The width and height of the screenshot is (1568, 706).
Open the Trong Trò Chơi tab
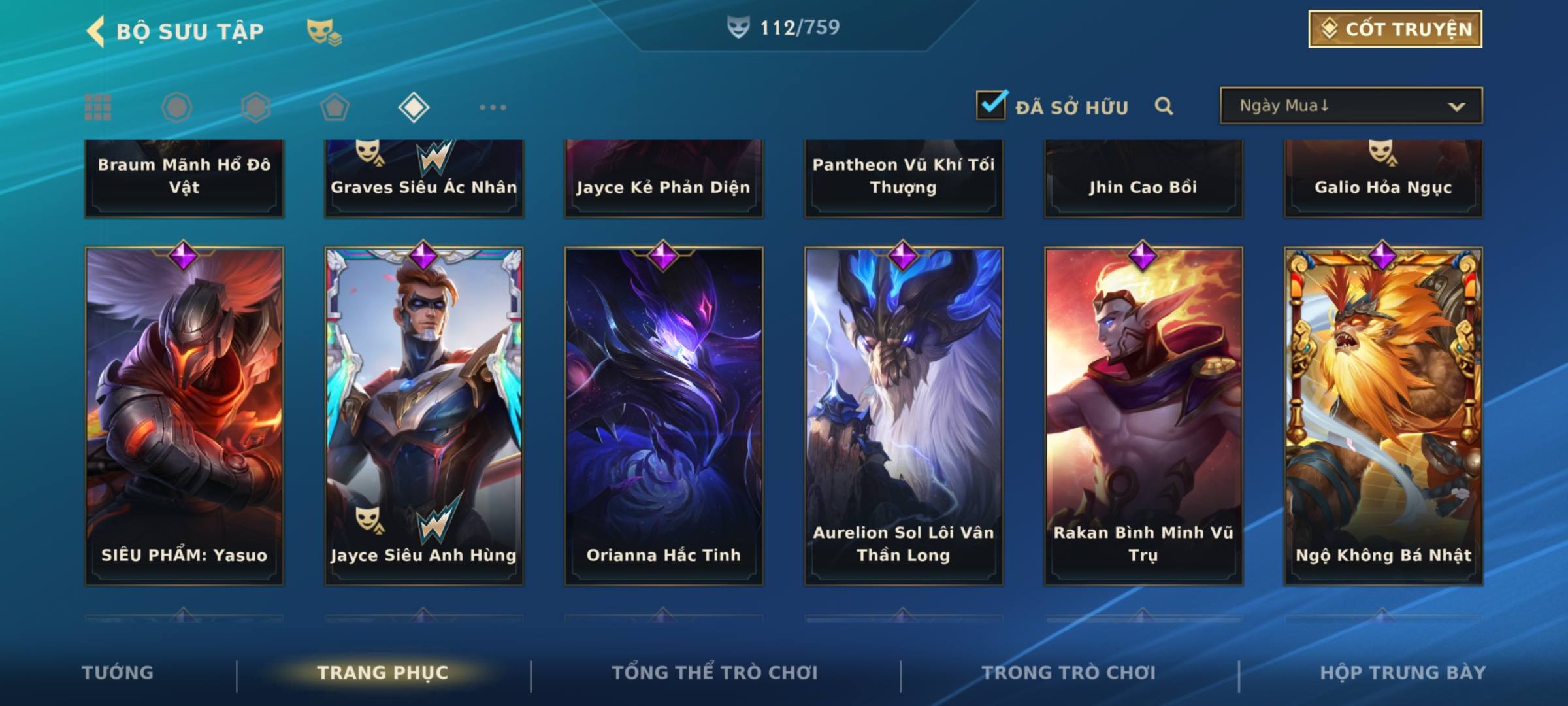(1069, 673)
